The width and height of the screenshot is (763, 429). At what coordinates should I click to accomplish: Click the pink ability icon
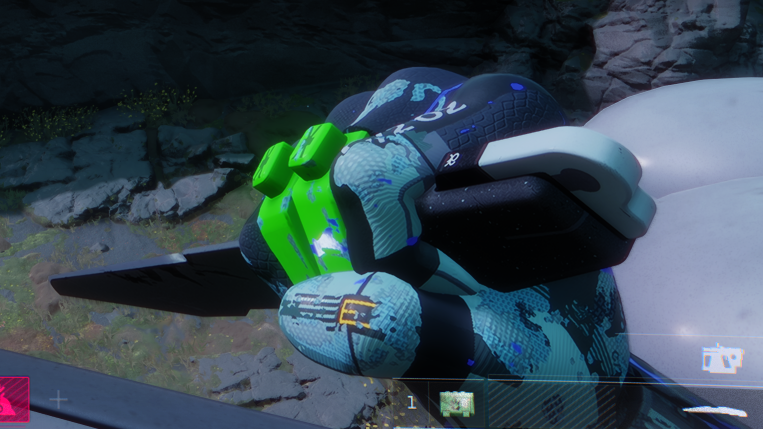coord(14,399)
